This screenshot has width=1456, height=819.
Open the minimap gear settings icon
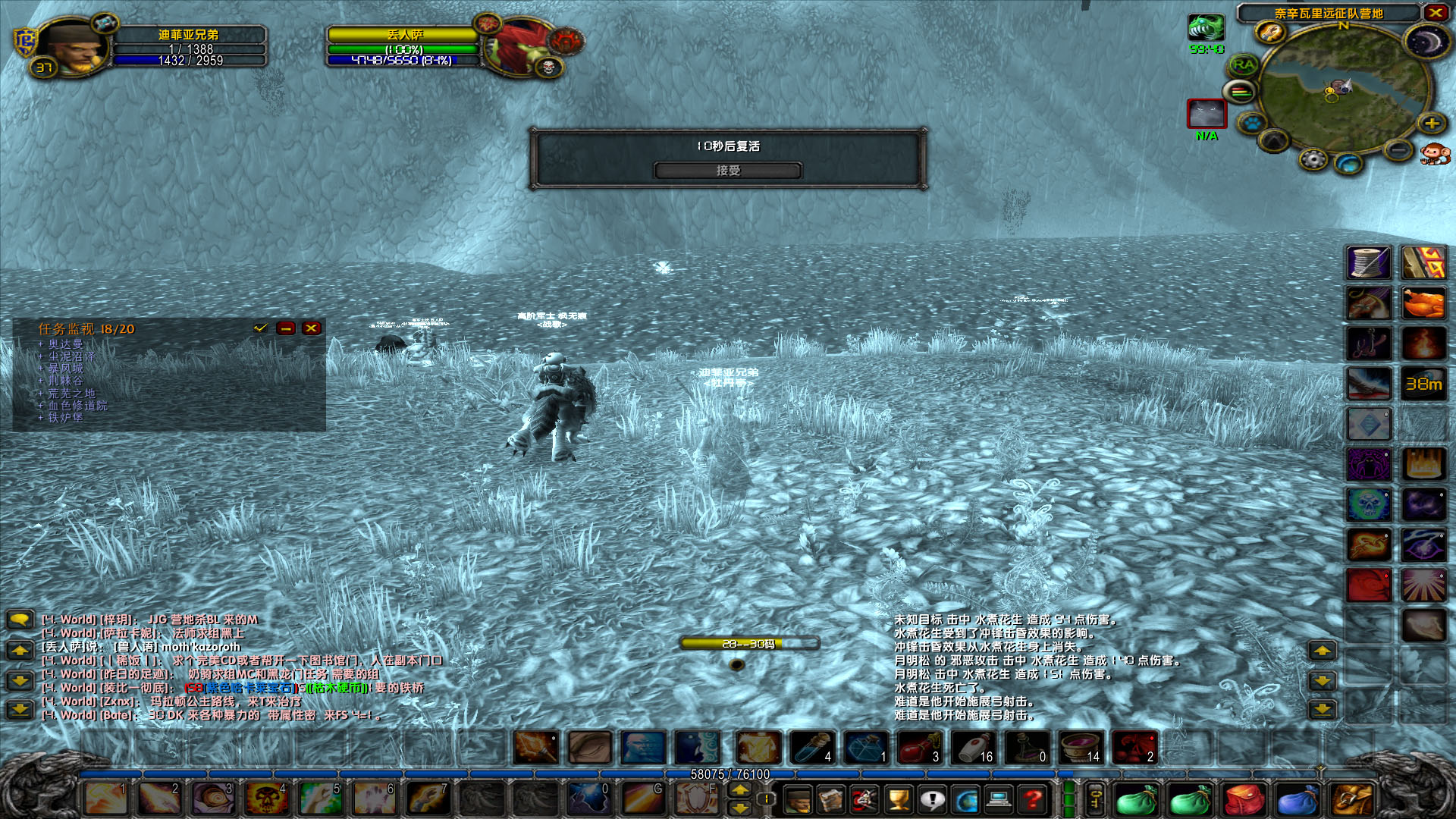tap(1312, 160)
